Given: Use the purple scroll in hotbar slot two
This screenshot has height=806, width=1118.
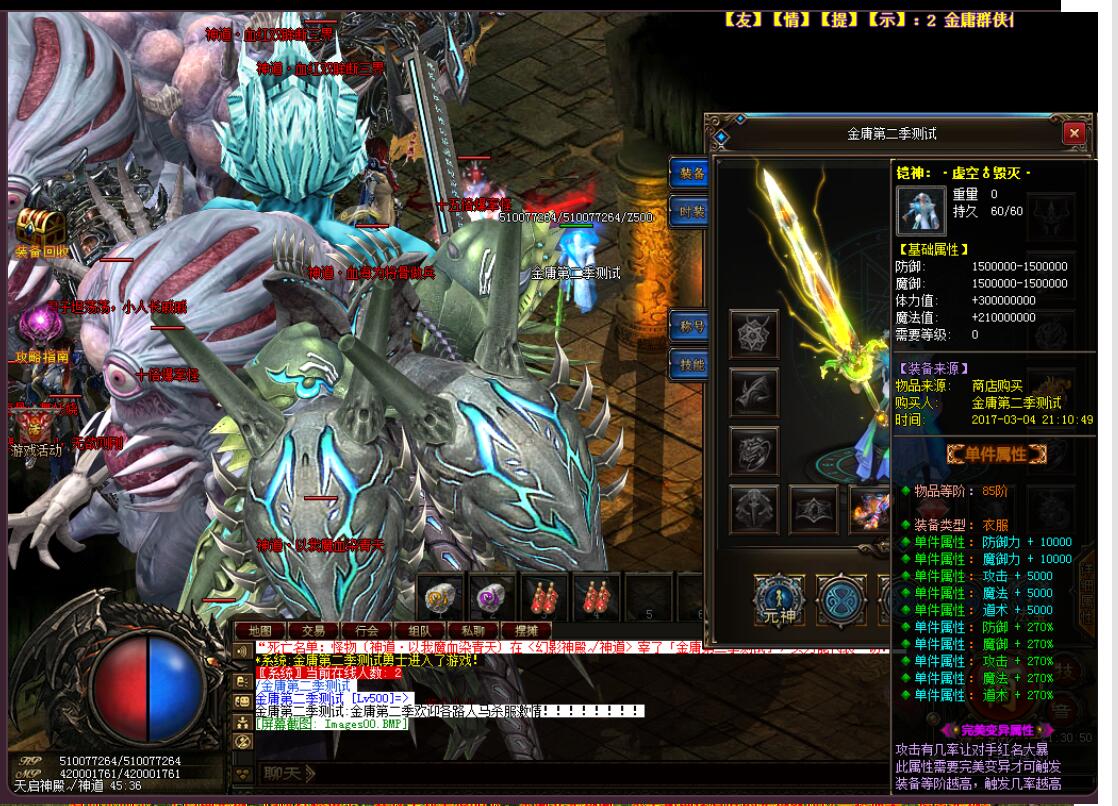Looking at the screenshot, I should pos(492,597).
